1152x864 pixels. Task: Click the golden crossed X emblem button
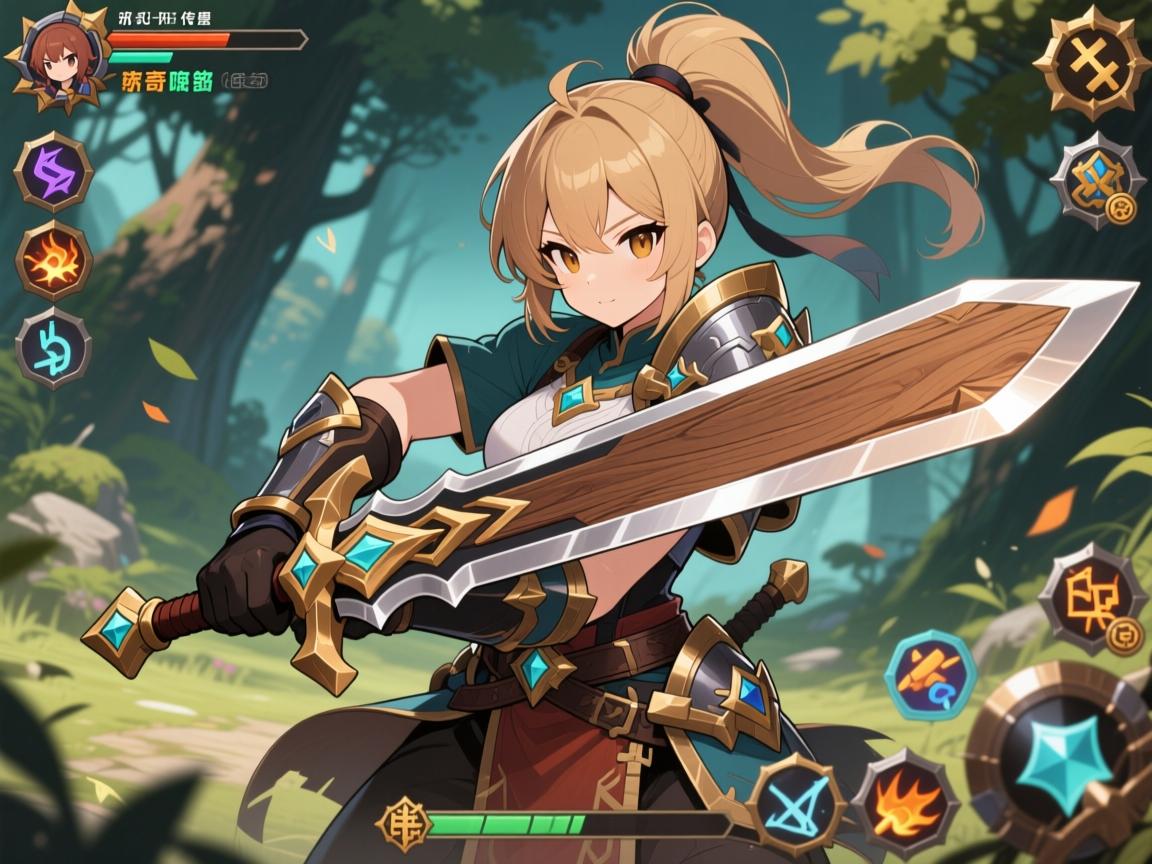coord(1090,62)
